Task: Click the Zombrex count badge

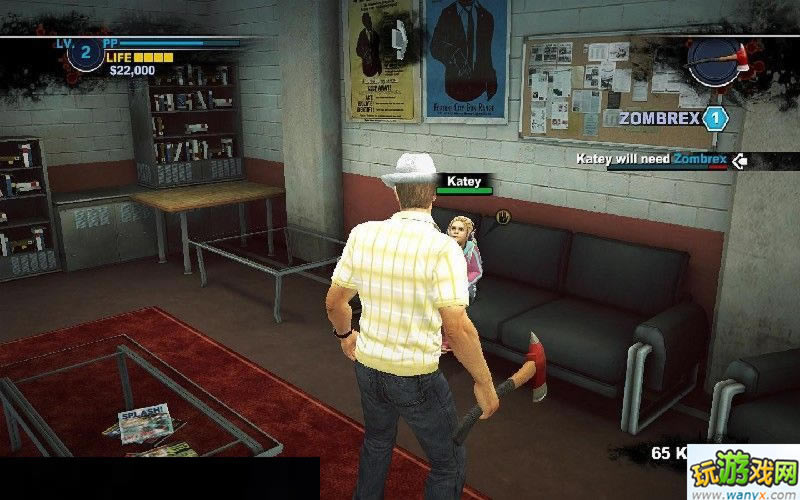Action: tap(714, 119)
